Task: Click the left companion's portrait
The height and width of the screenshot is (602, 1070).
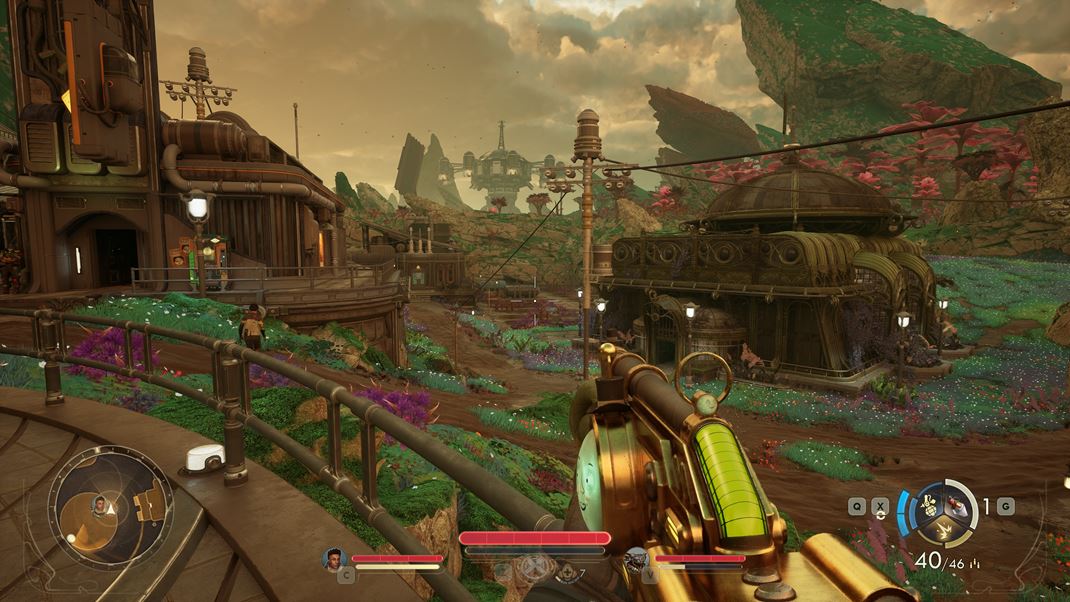Action: (334, 559)
